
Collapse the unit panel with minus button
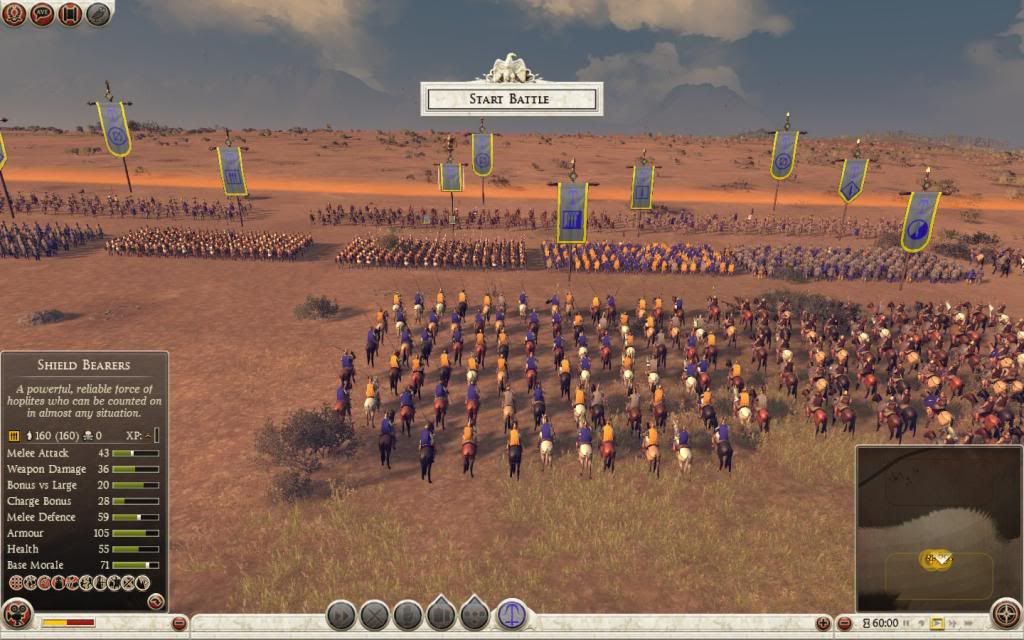[180, 623]
